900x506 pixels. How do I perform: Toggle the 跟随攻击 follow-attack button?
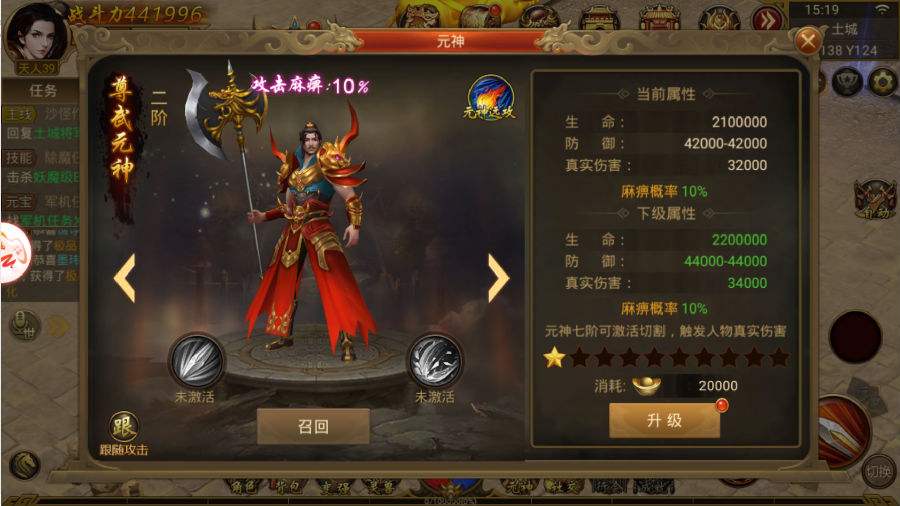[x=124, y=428]
